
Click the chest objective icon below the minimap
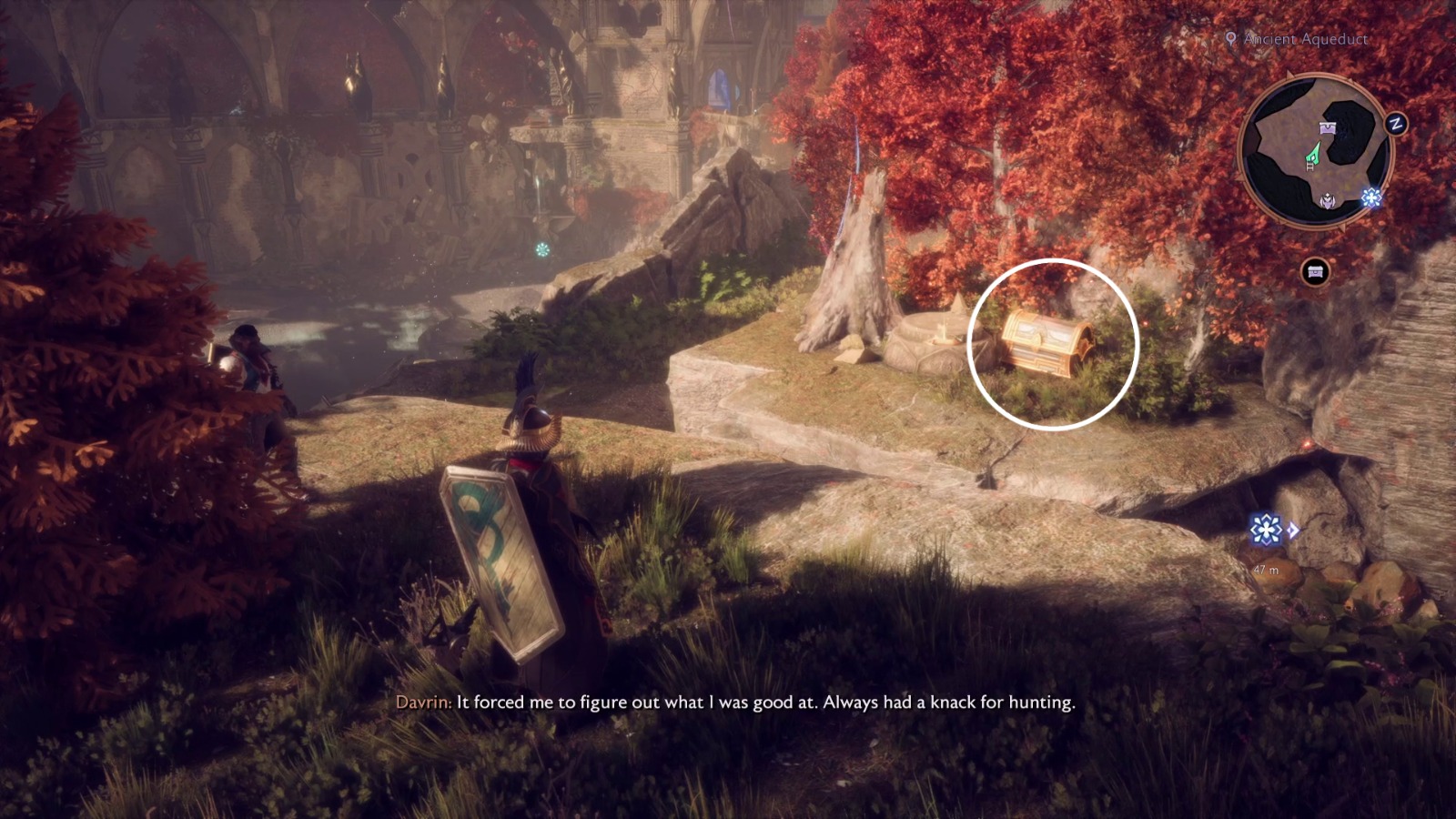point(1315,269)
